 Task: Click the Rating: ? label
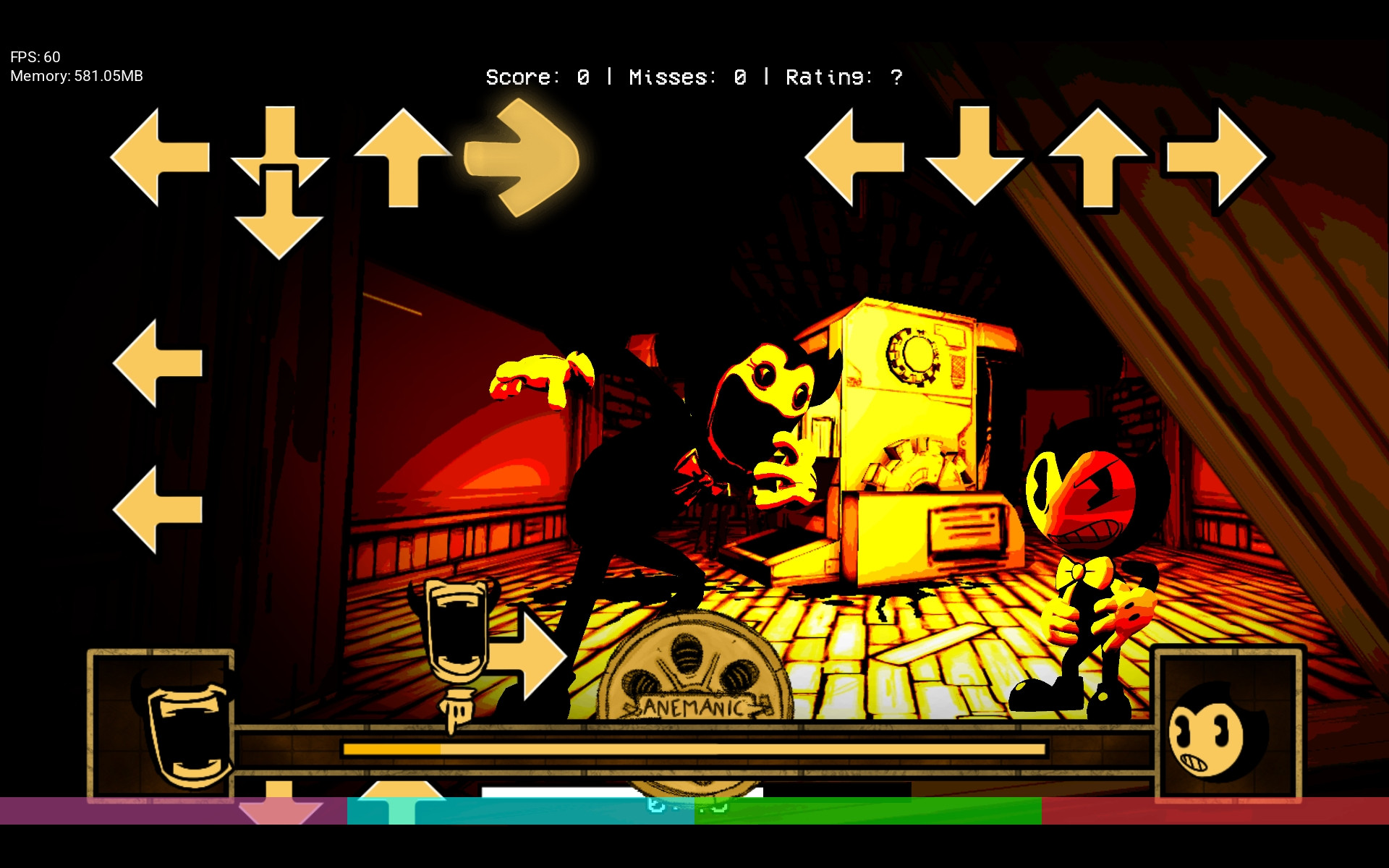point(843,76)
